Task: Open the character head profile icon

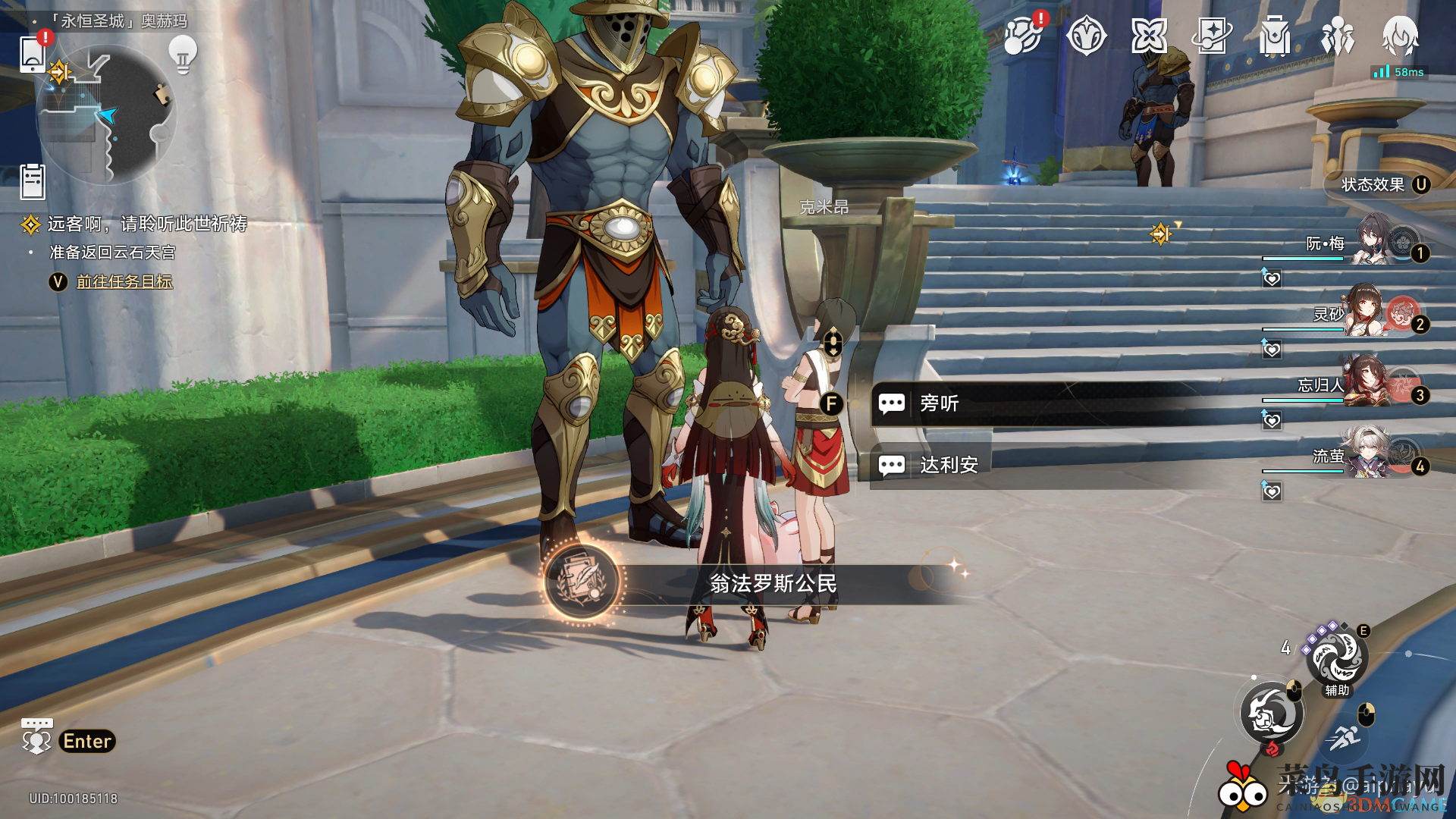Action: point(1400,36)
